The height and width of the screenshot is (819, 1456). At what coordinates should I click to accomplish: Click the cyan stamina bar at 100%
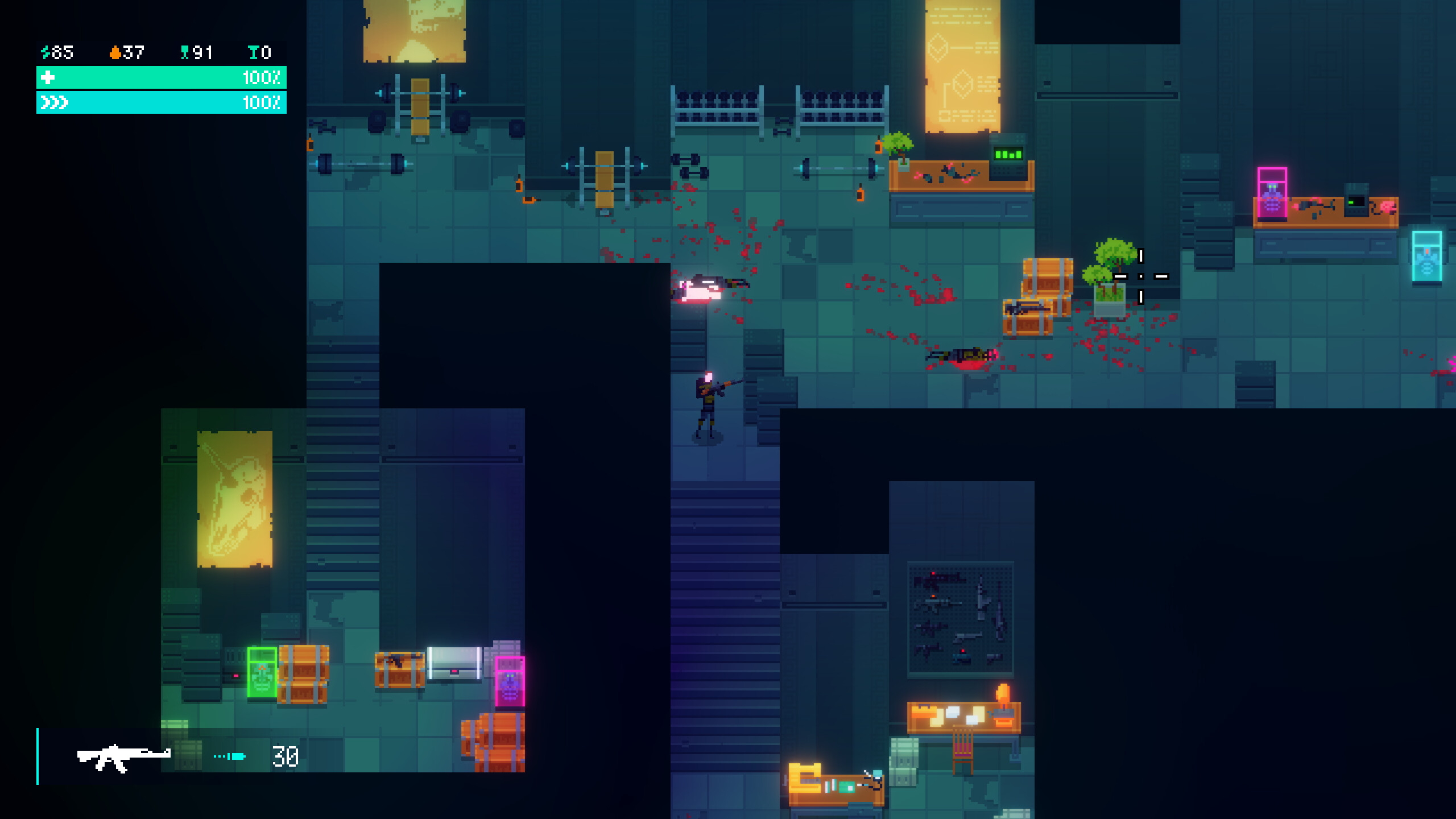pos(161,104)
